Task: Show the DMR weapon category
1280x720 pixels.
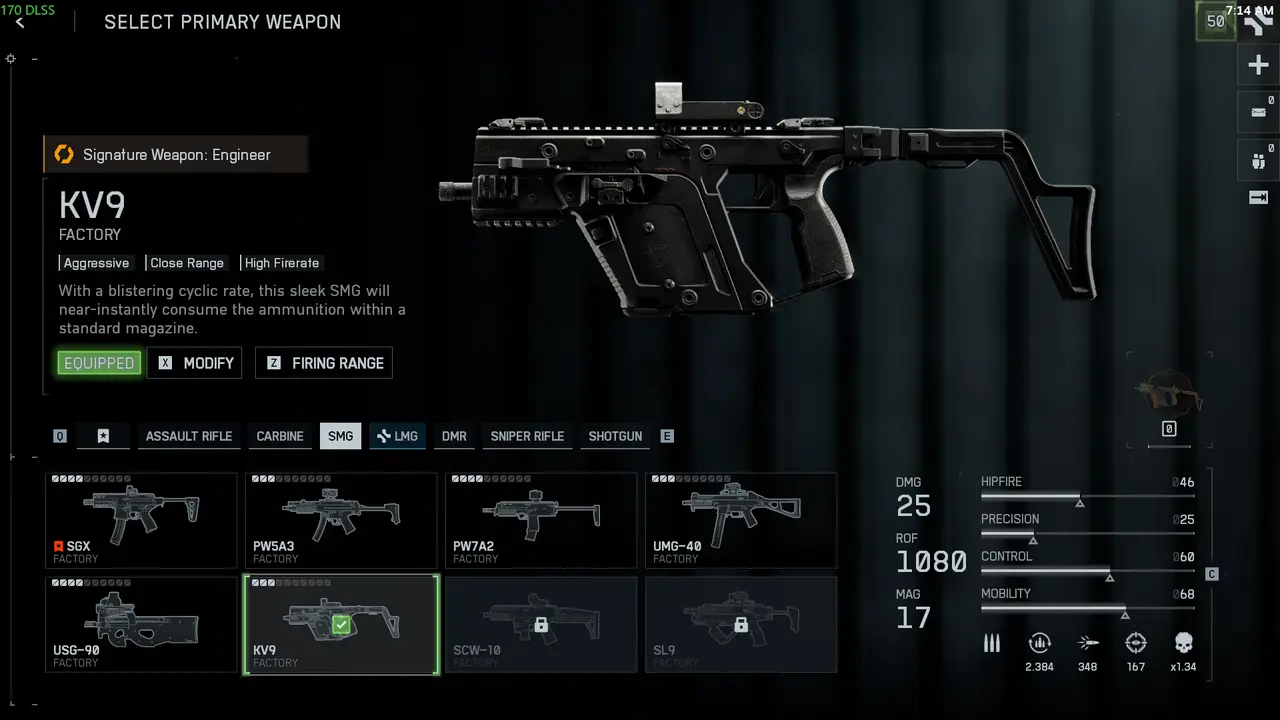Action: [x=454, y=436]
